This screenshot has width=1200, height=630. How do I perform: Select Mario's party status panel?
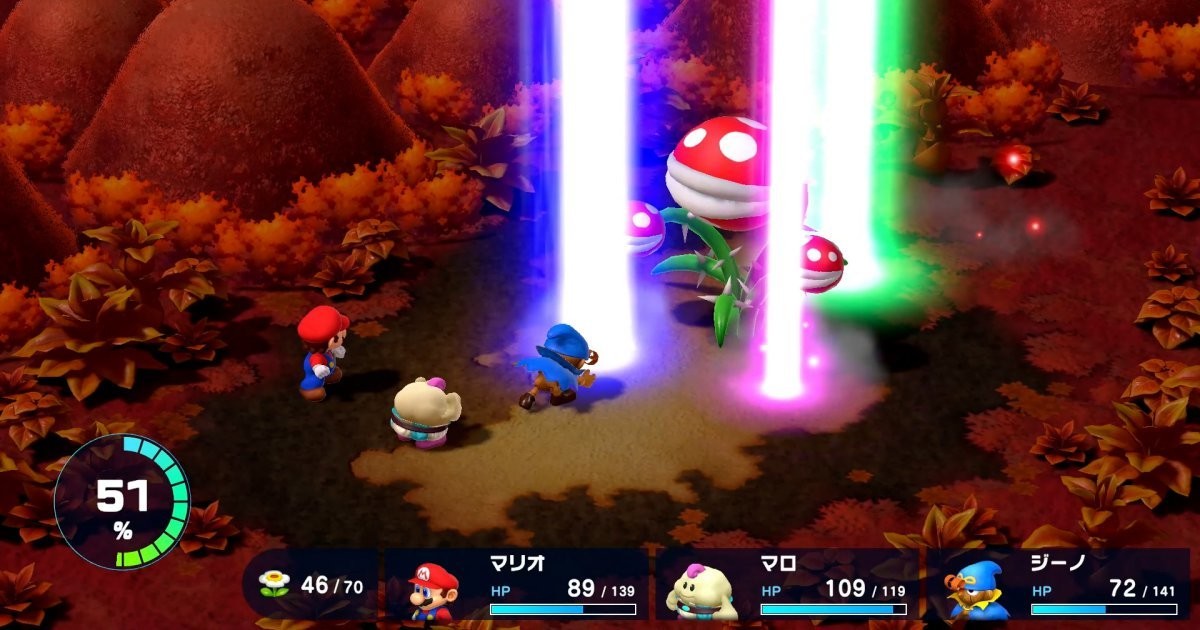click(x=519, y=587)
